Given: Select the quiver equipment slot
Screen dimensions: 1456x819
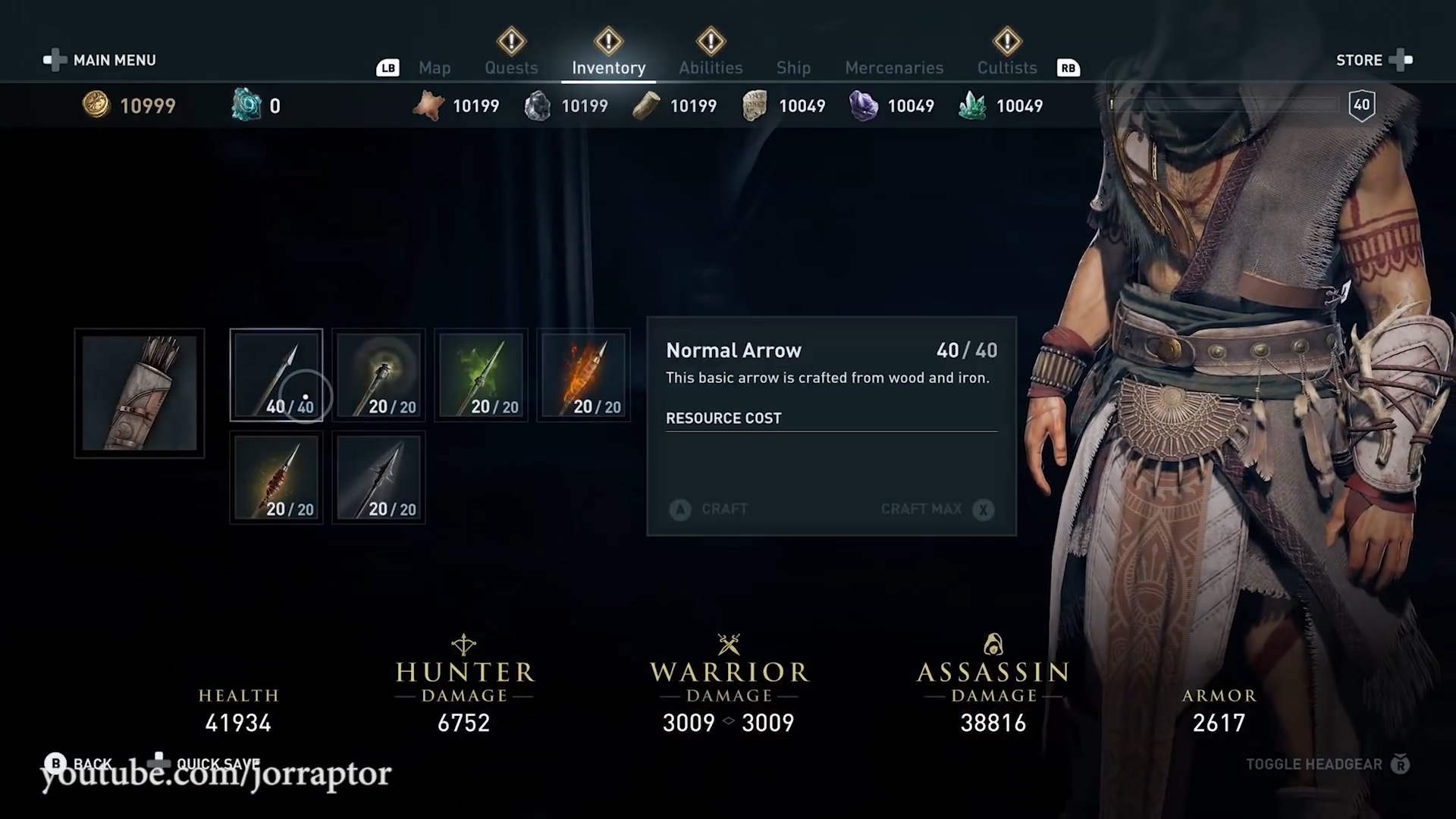Looking at the screenshot, I should (140, 393).
